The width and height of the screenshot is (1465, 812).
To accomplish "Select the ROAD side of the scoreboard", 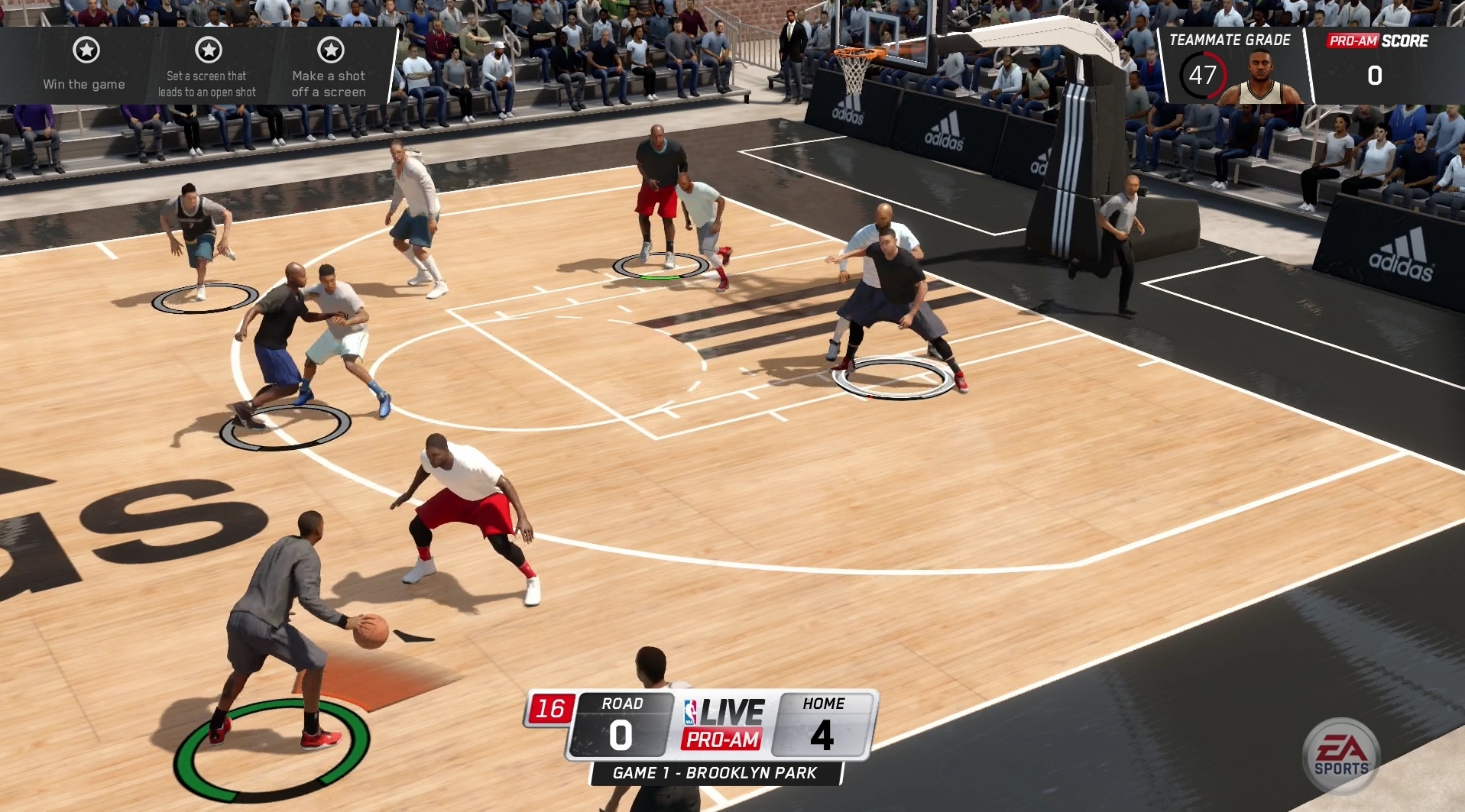I will point(621,722).
